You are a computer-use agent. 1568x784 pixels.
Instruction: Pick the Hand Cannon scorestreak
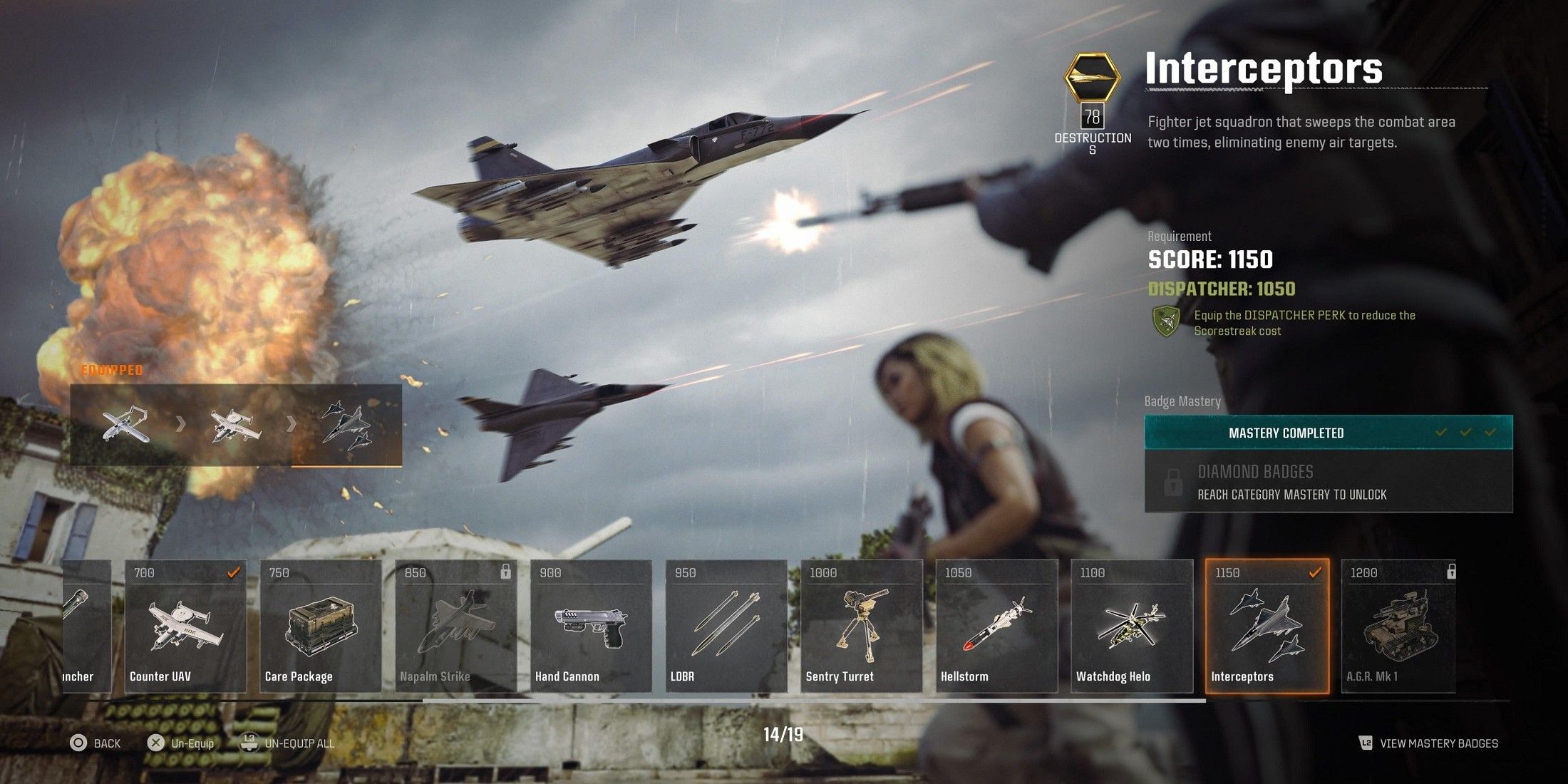pyautogui.click(x=591, y=626)
